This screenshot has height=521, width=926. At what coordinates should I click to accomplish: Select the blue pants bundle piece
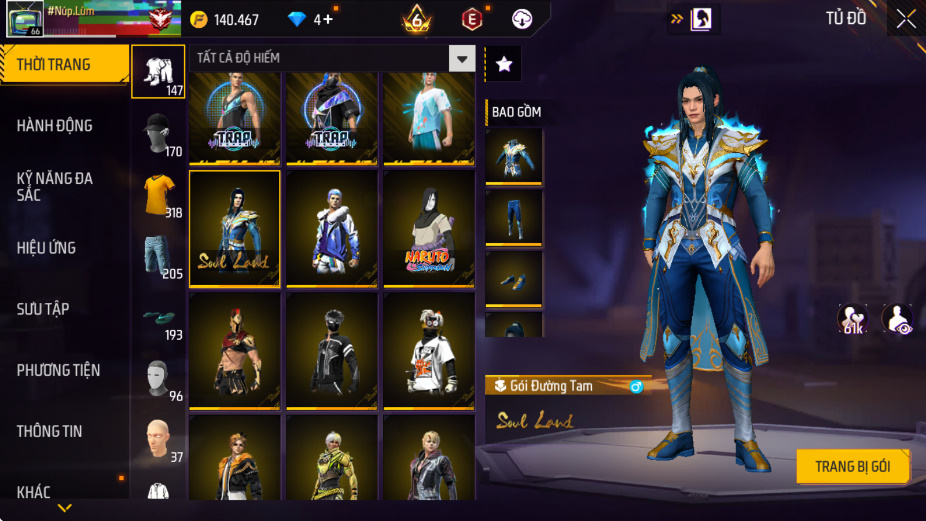pyautogui.click(x=514, y=217)
